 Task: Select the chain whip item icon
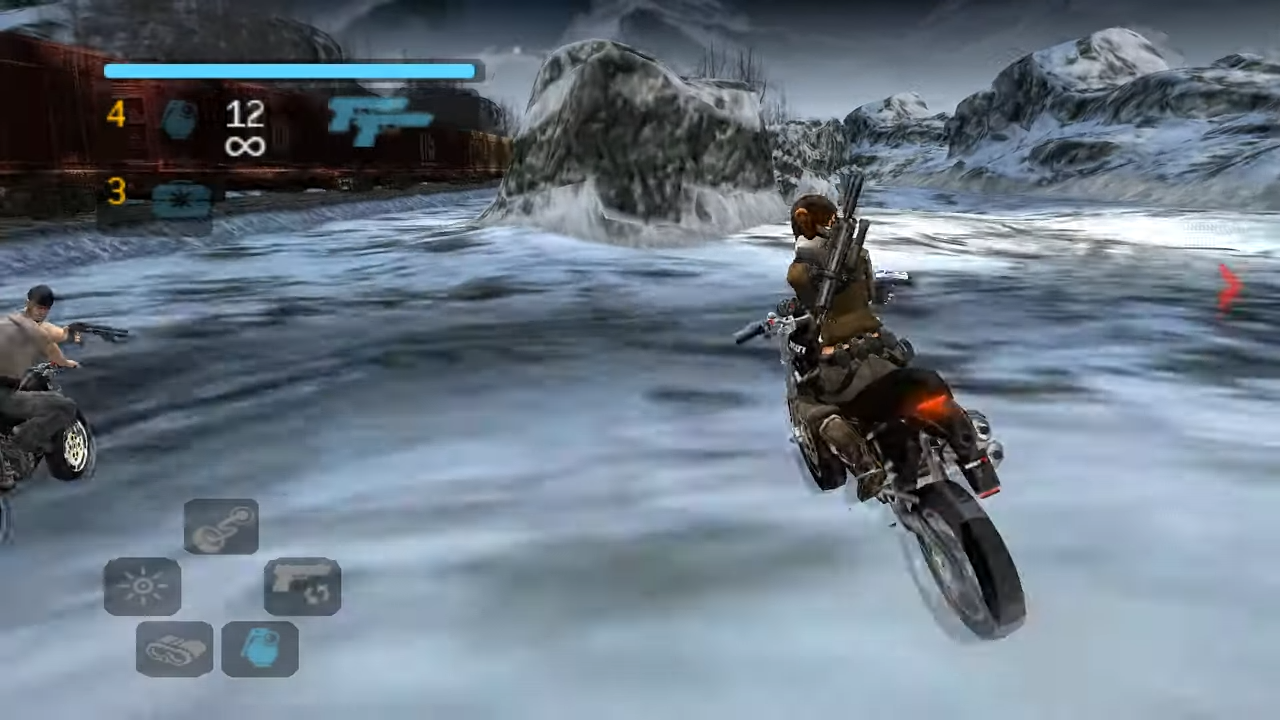(x=221, y=527)
